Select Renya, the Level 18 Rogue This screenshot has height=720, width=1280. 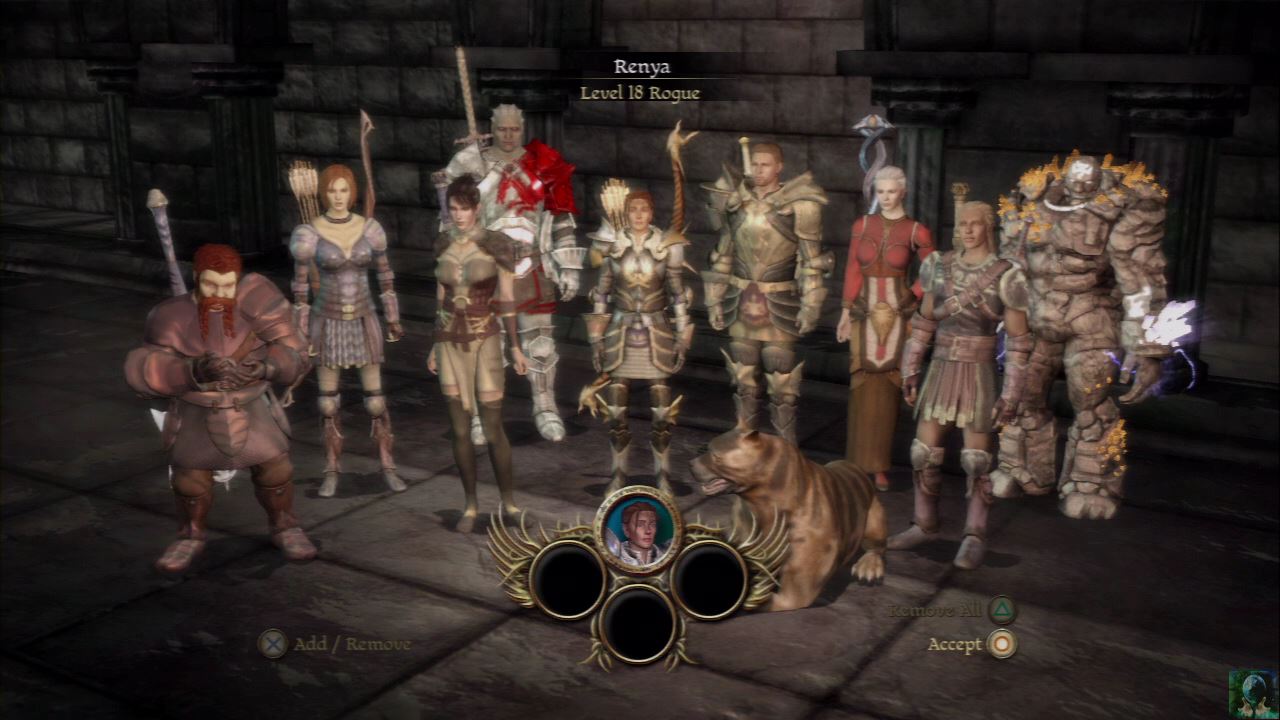(x=640, y=310)
